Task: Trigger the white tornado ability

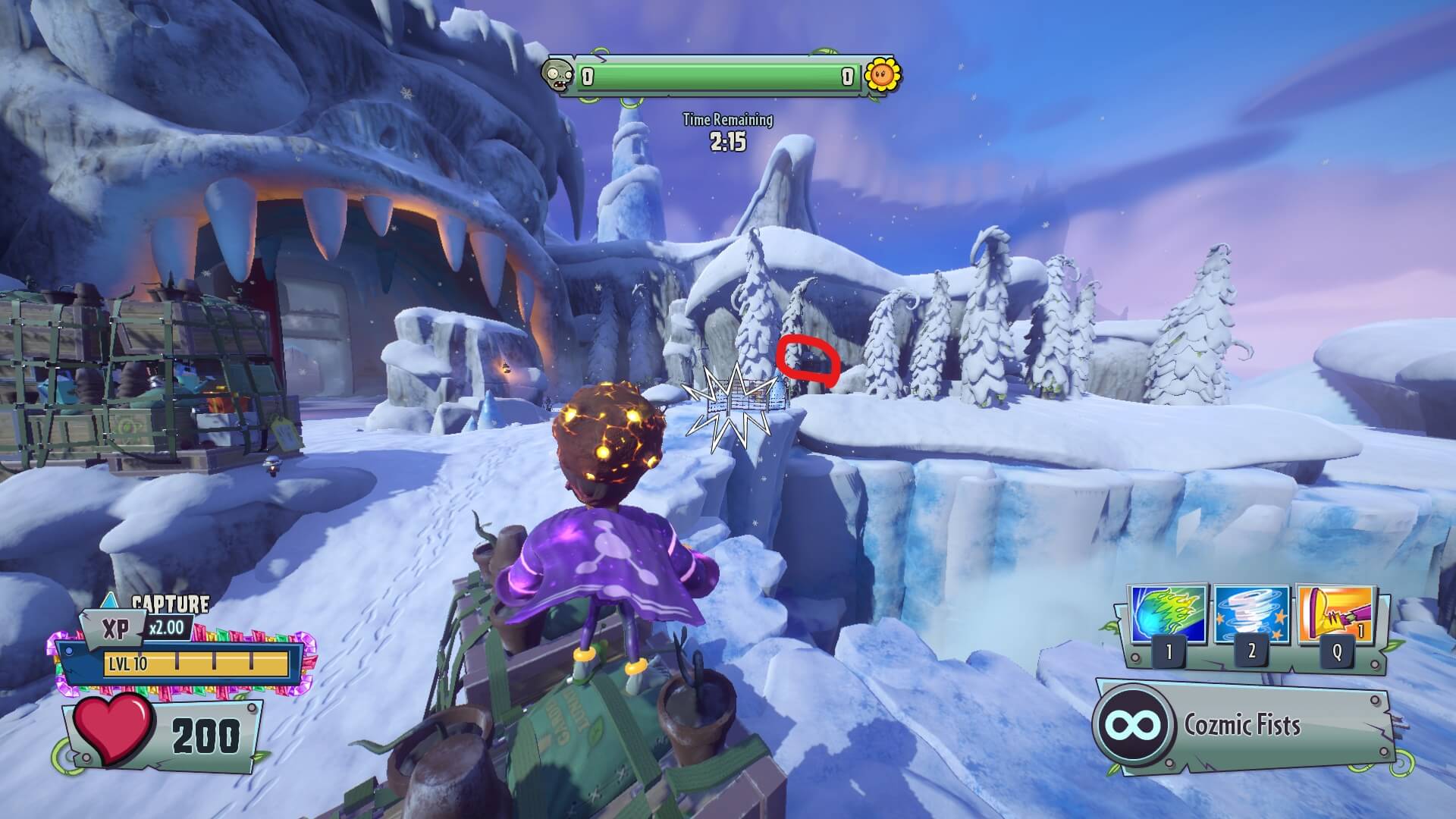Action: (1251, 614)
